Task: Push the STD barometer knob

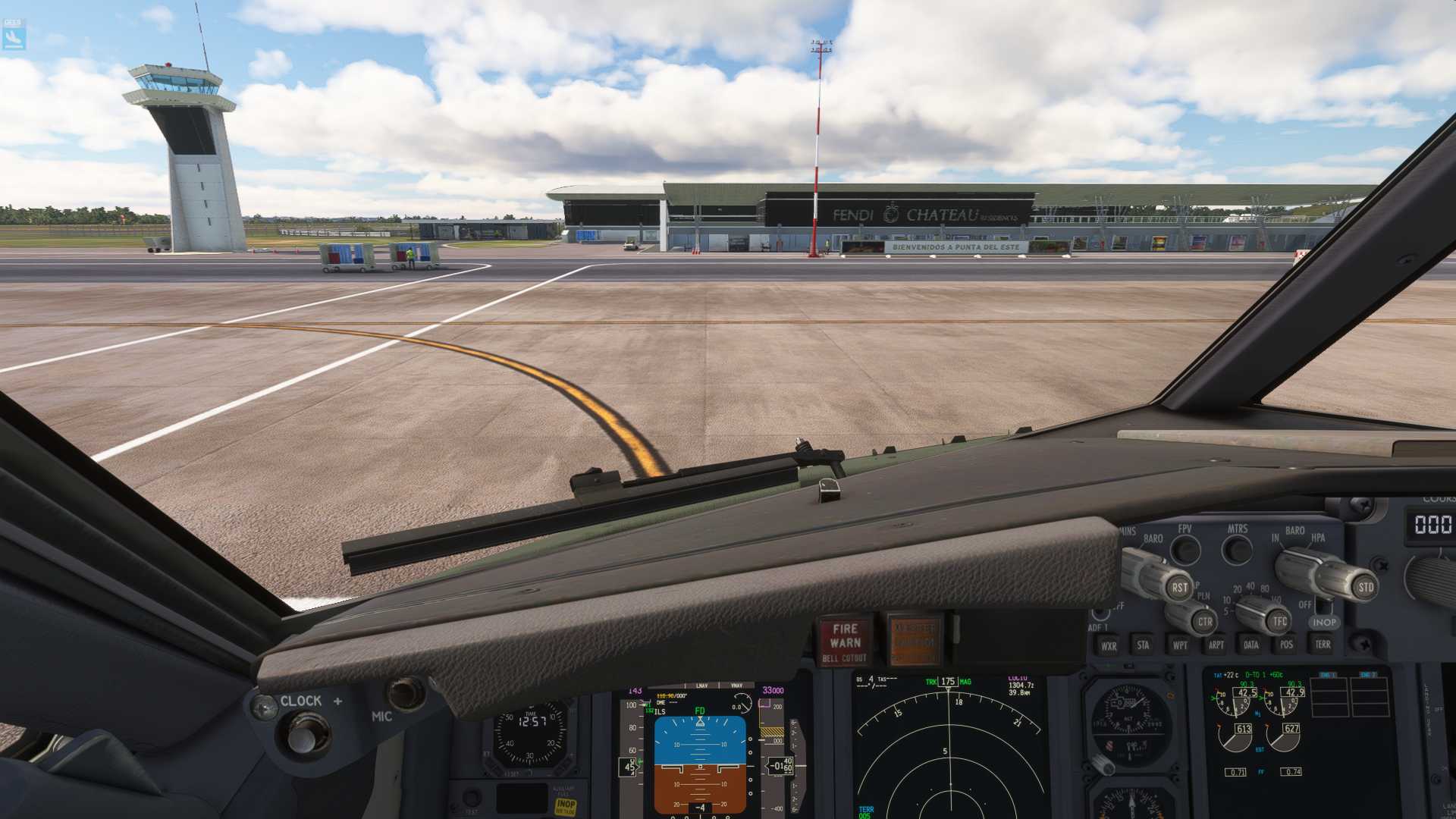Action: (1364, 587)
